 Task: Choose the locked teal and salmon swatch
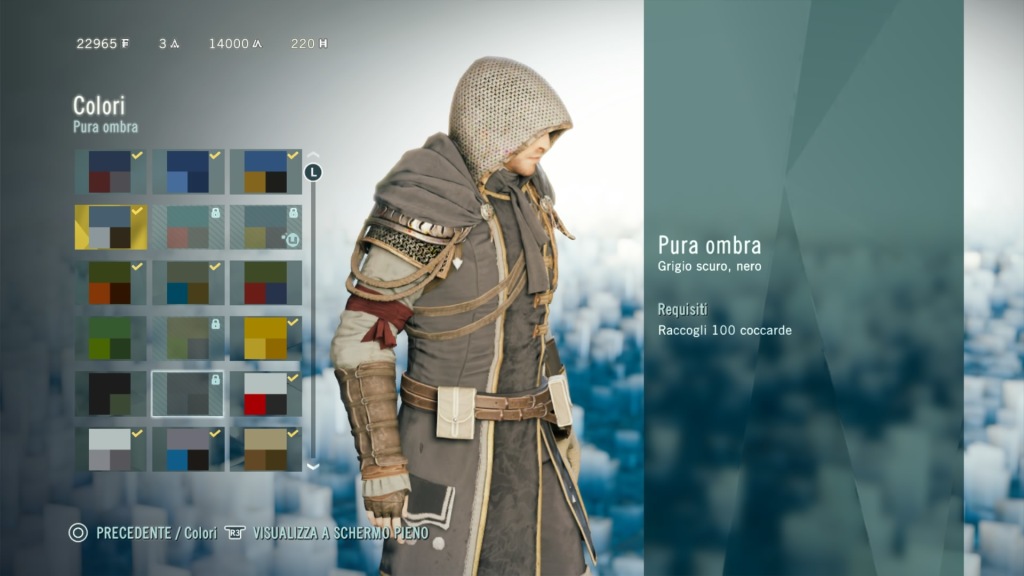point(188,227)
